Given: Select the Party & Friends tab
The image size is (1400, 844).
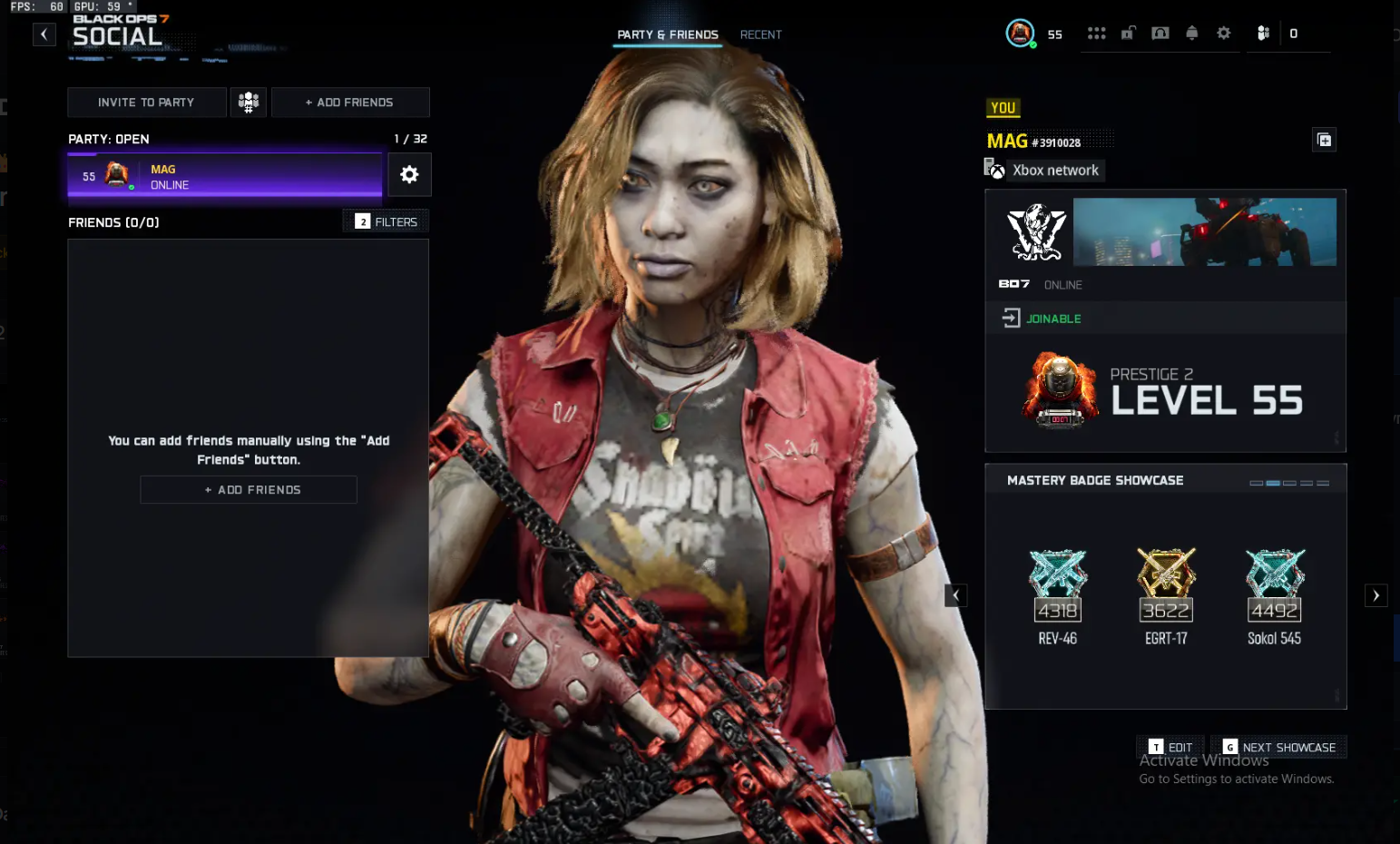Looking at the screenshot, I should click(668, 34).
